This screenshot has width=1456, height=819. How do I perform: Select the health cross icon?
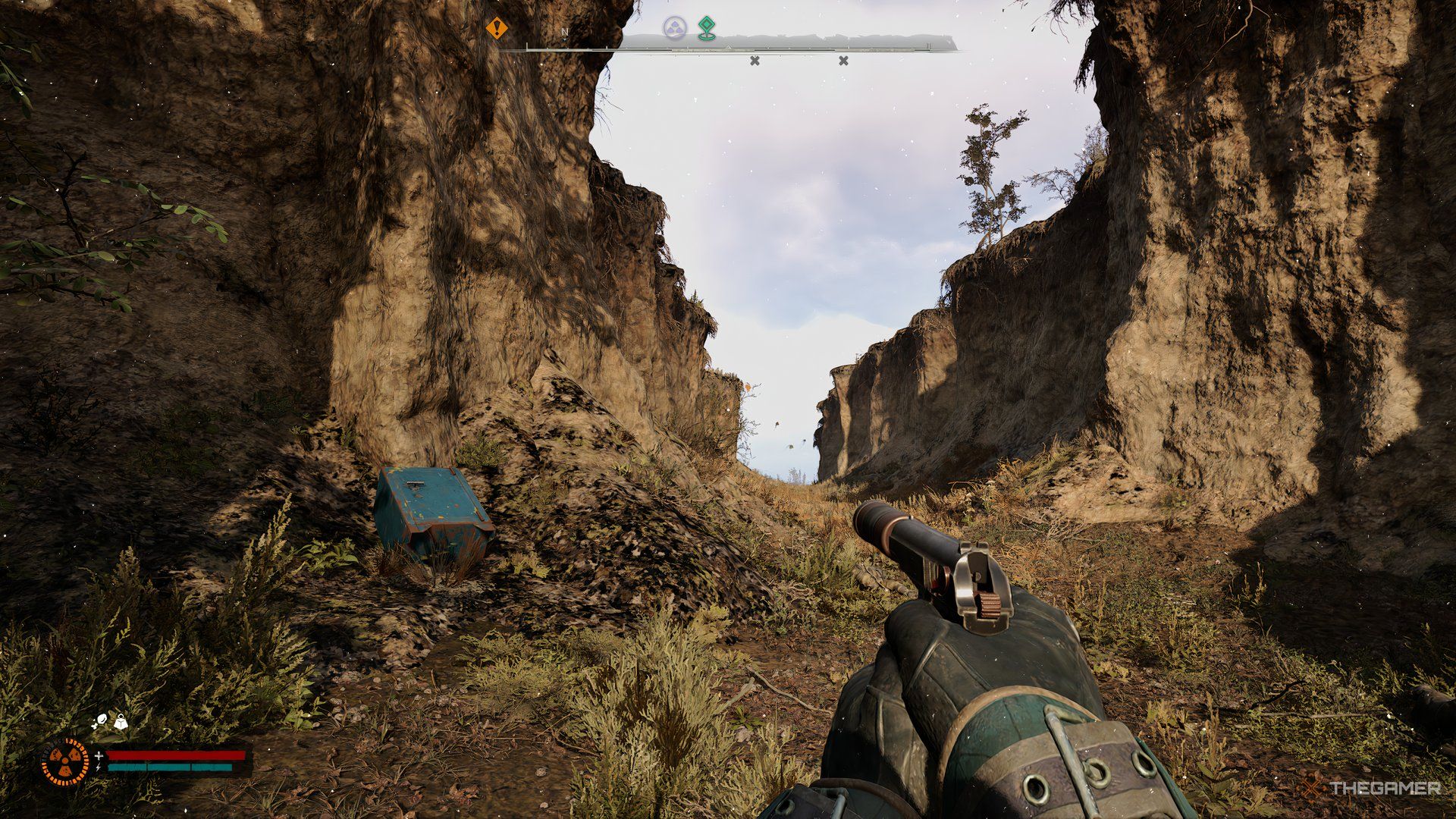pos(99,755)
